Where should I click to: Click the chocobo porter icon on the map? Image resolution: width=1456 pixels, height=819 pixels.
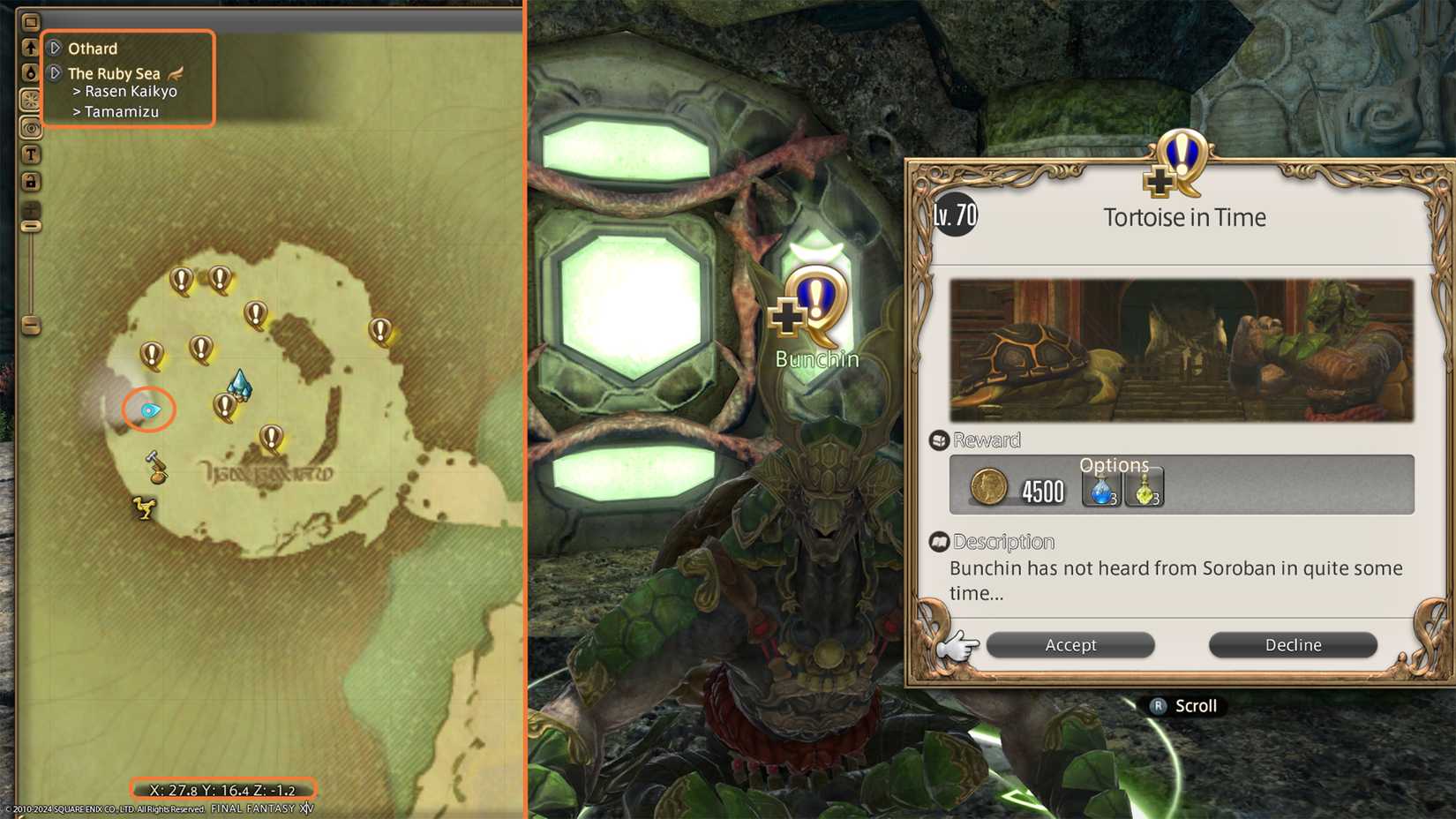pyautogui.click(x=146, y=507)
